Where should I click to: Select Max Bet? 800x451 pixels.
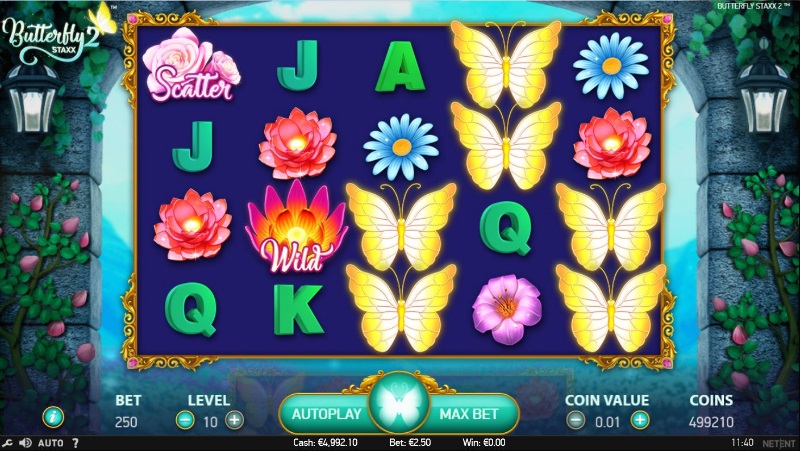pos(474,411)
